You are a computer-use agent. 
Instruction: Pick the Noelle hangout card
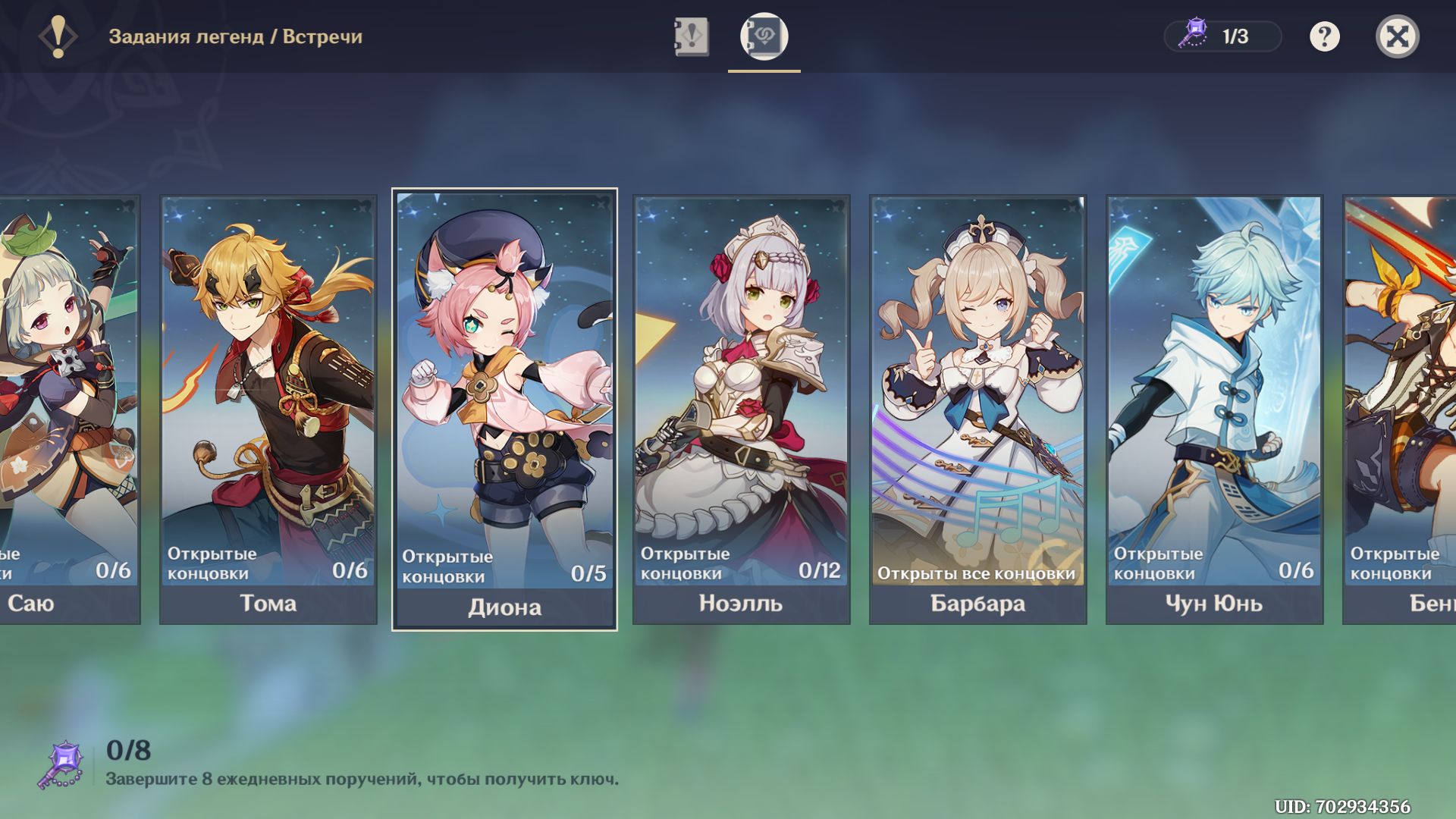coord(741,409)
